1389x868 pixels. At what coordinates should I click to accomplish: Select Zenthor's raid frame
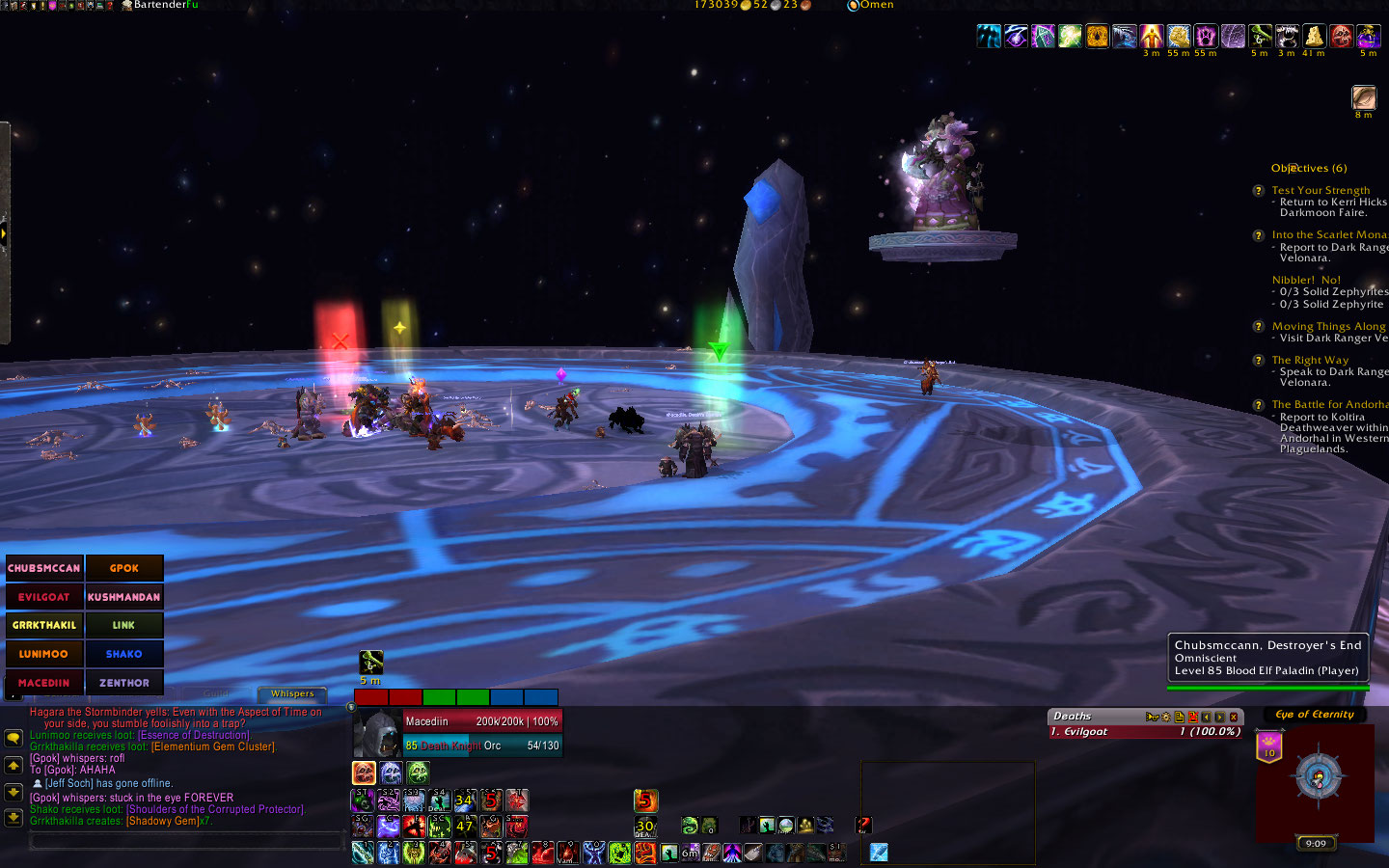pos(123,683)
